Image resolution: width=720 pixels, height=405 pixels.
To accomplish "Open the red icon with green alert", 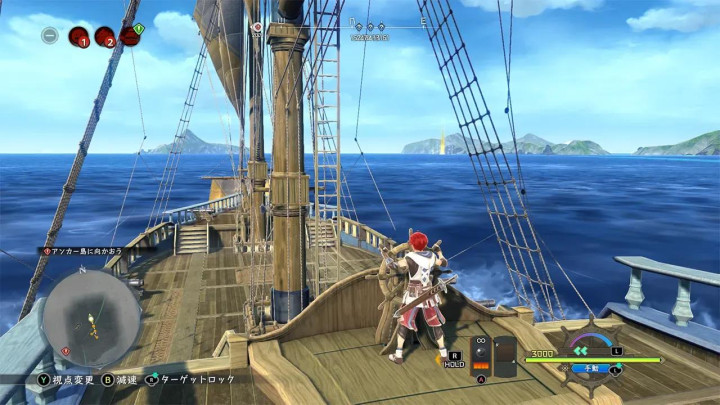I will click(x=130, y=36).
